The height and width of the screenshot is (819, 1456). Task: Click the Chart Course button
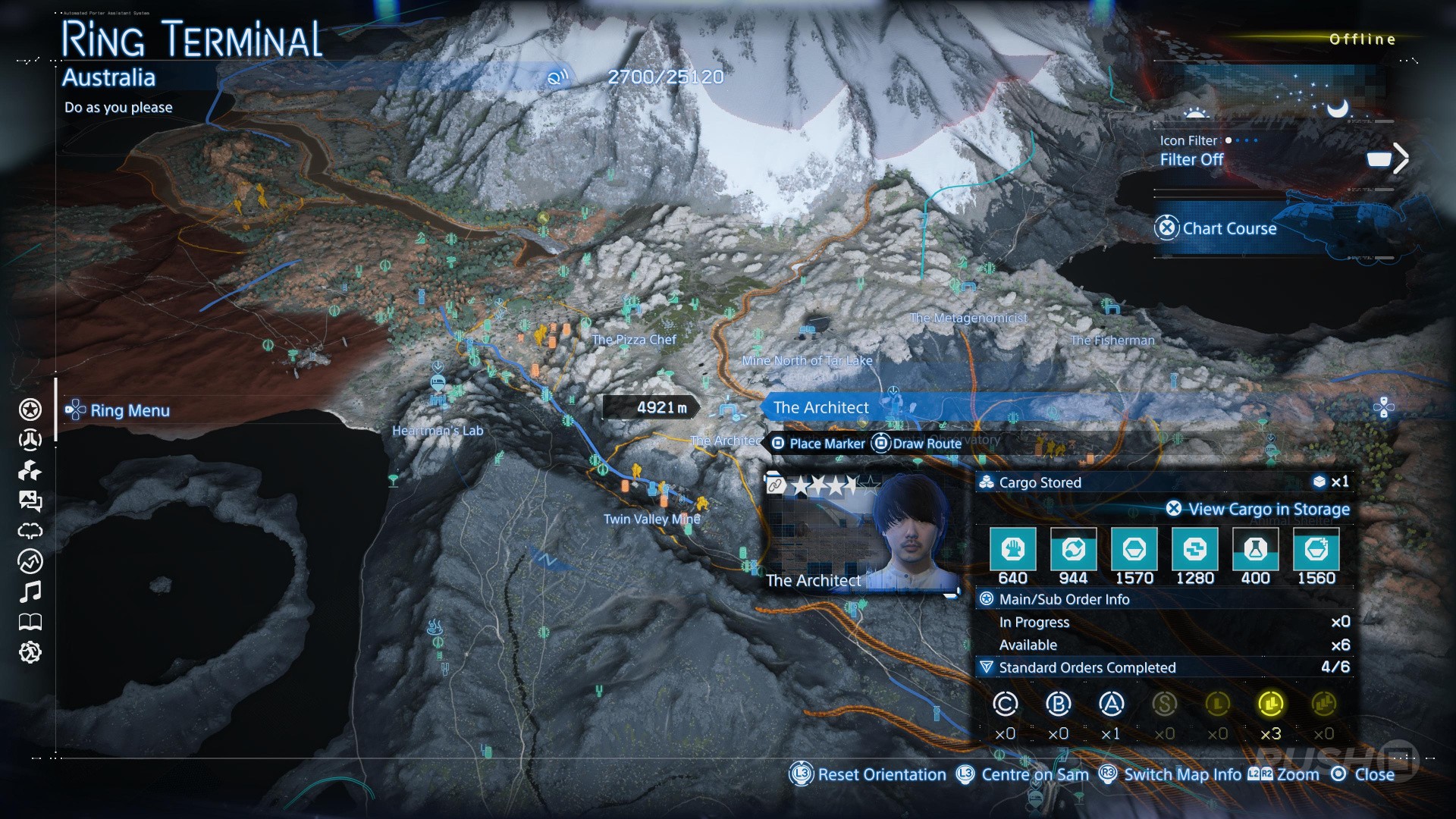[1228, 228]
